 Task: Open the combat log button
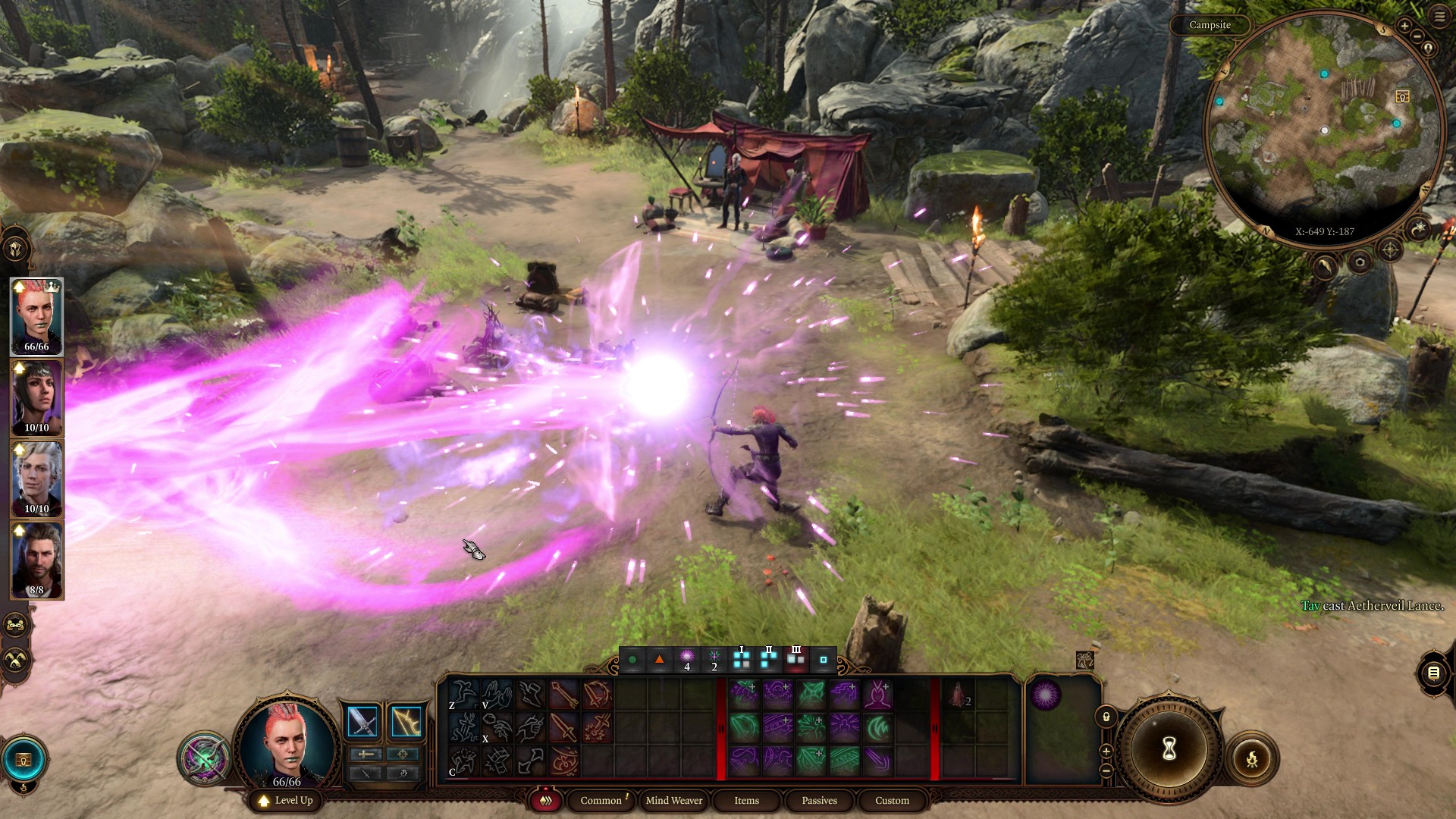tap(1432, 673)
